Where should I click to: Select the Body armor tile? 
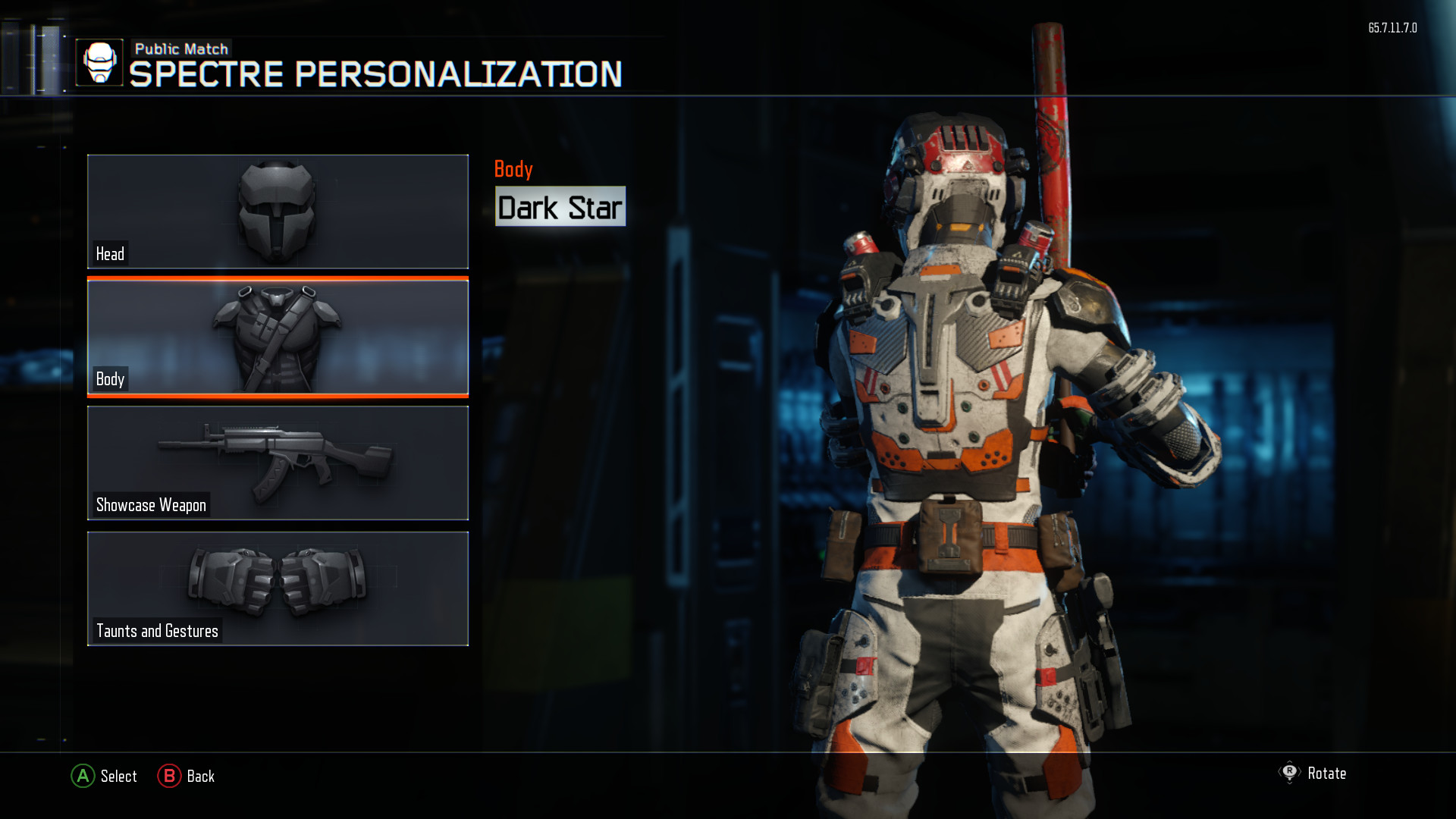(278, 337)
